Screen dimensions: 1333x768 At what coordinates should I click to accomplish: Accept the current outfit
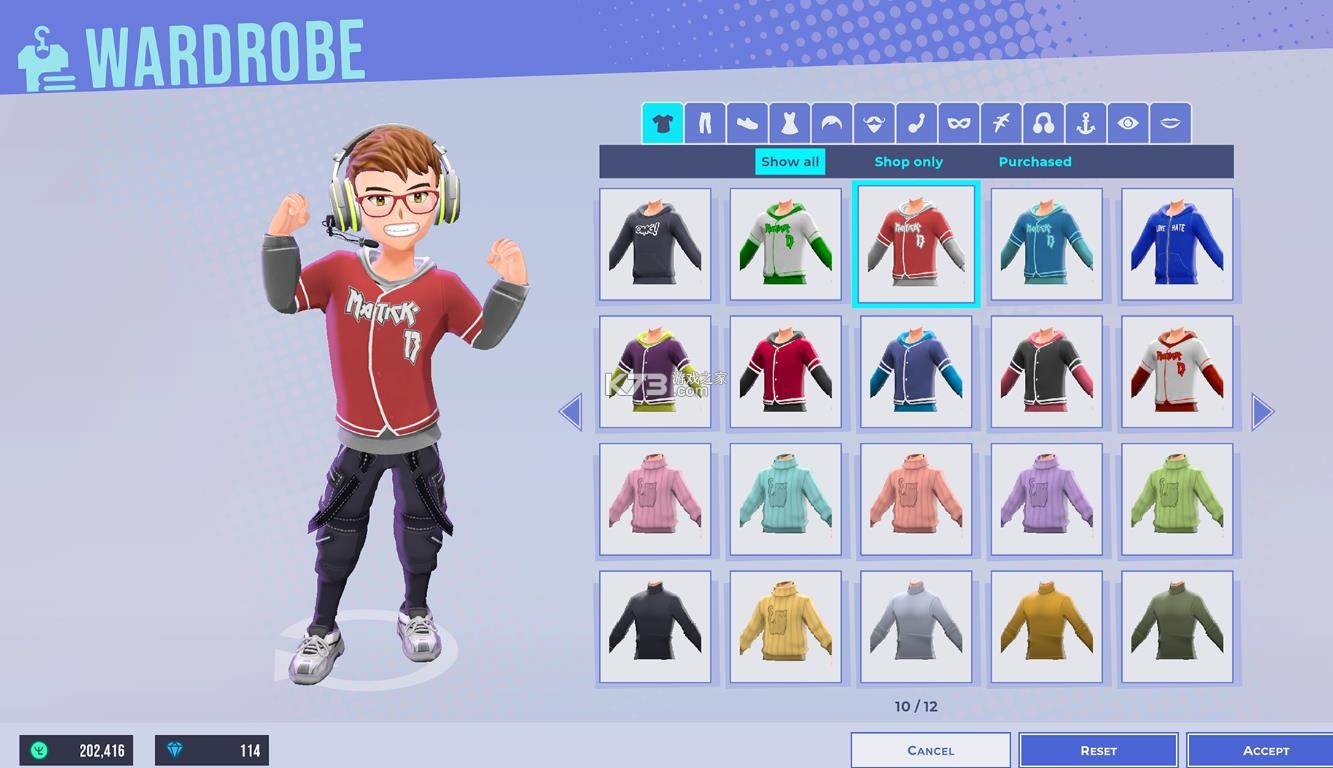coord(1265,750)
